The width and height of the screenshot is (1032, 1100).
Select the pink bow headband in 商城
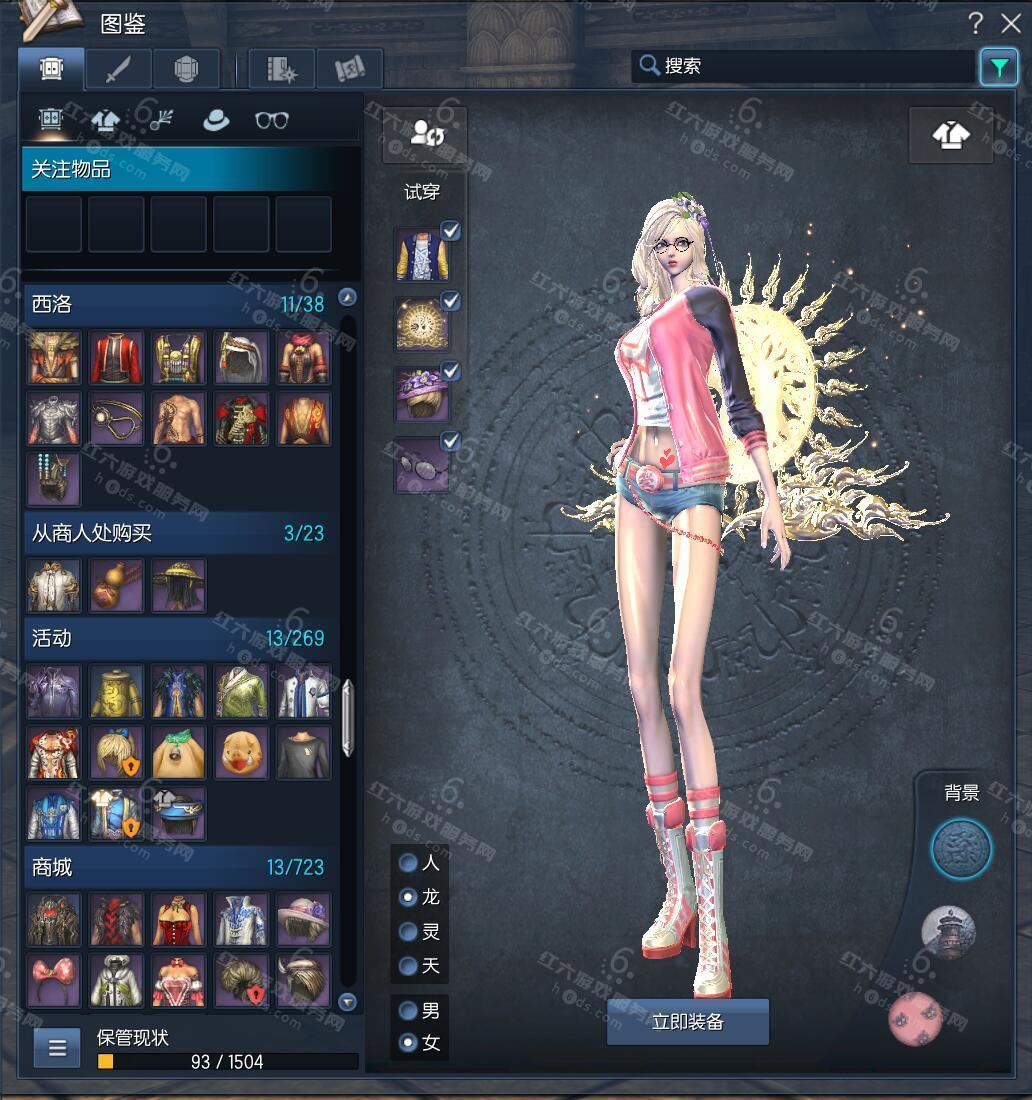pyautogui.click(x=54, y=980)
